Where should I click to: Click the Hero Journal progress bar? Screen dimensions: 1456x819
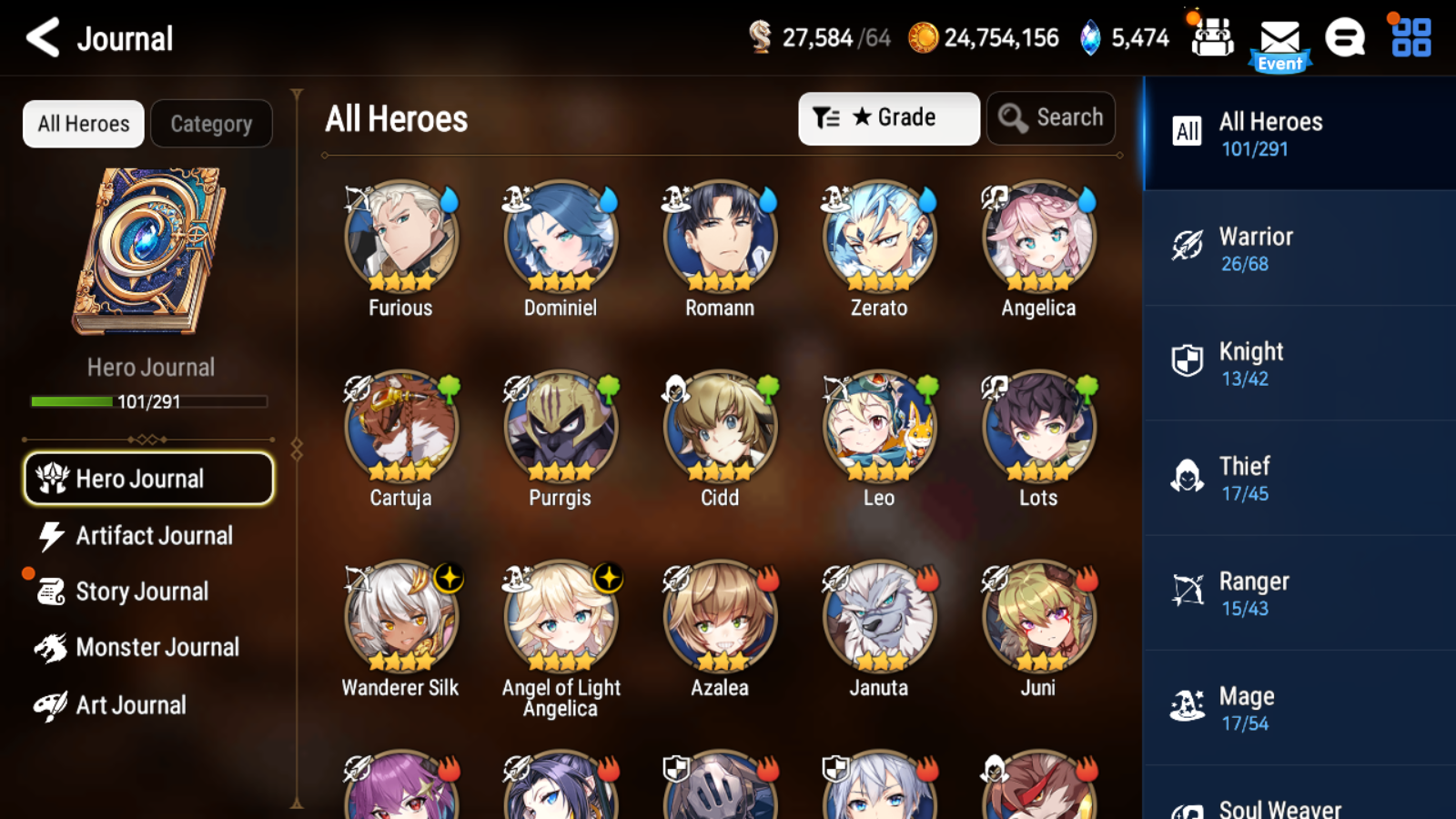(148, 400)
